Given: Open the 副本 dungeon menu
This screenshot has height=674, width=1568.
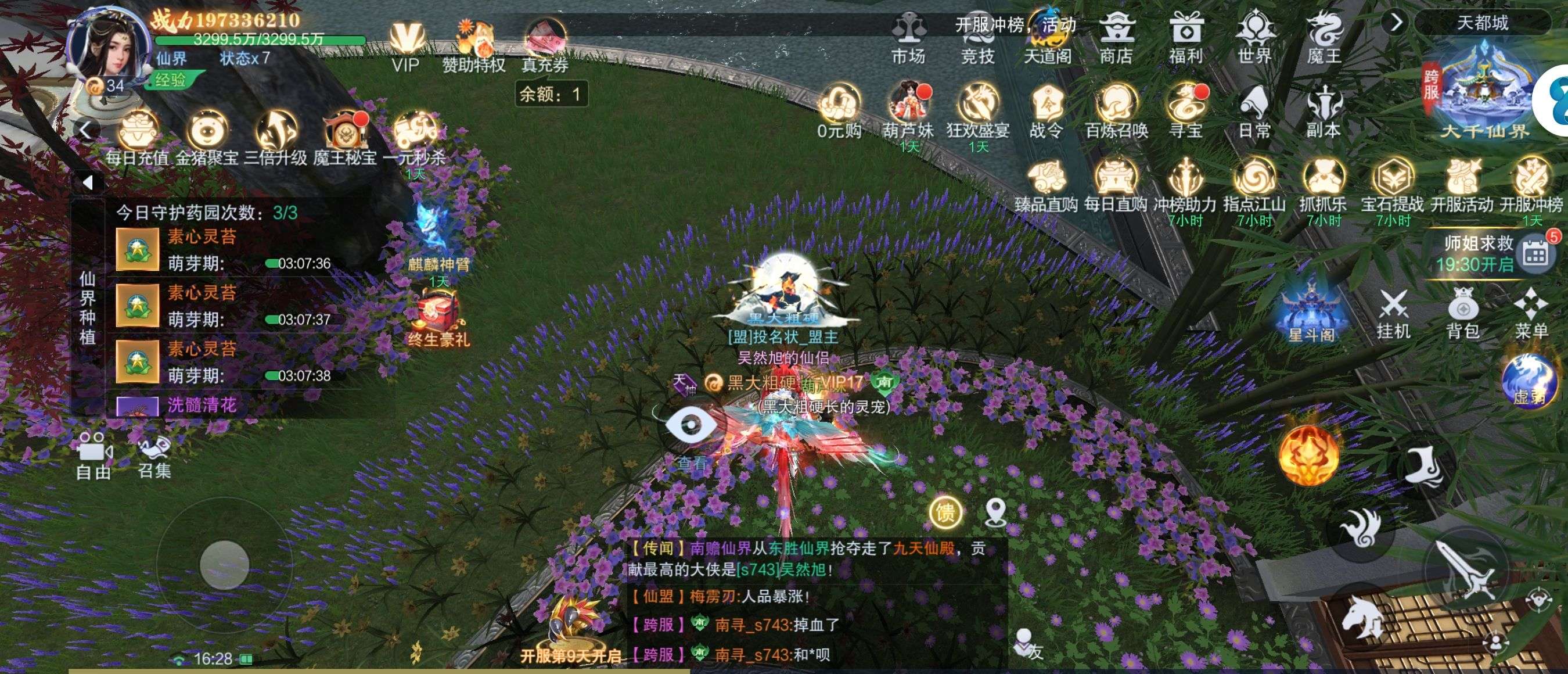Looking at the screenshot, I should pyautogui.click(x=1324, y=112).
